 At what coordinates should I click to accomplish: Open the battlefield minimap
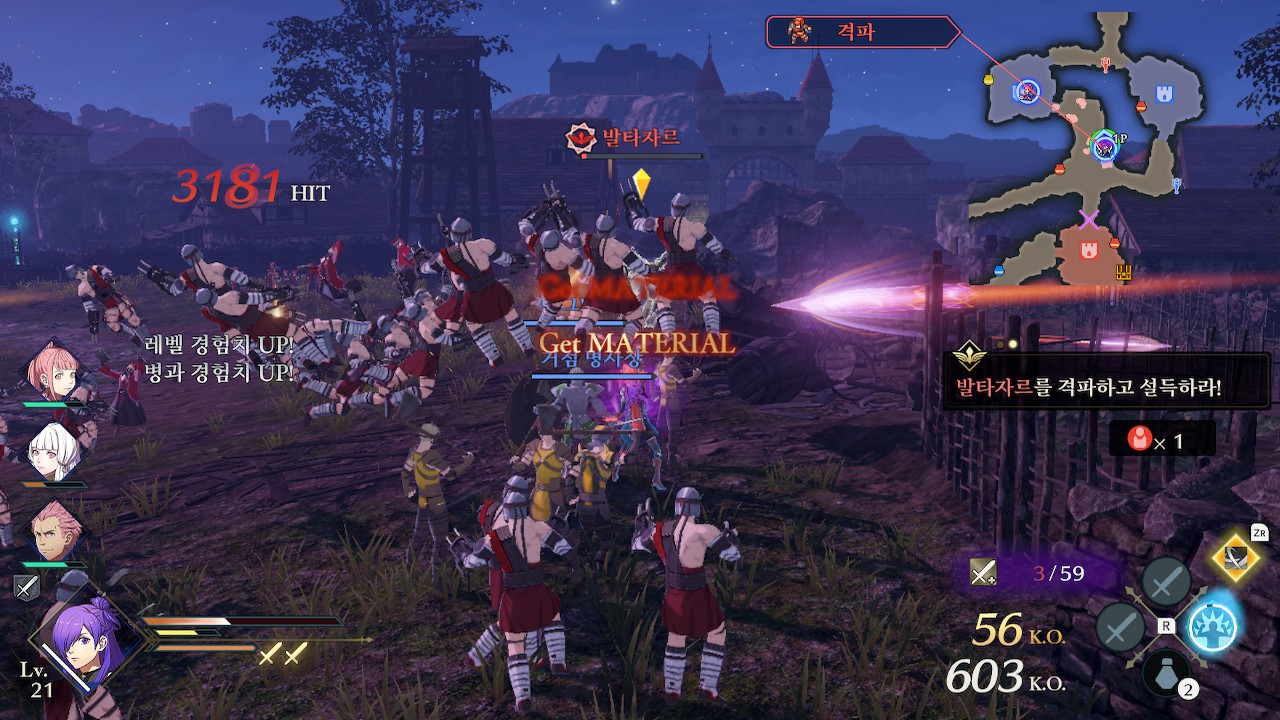[x=1090, y=150]
